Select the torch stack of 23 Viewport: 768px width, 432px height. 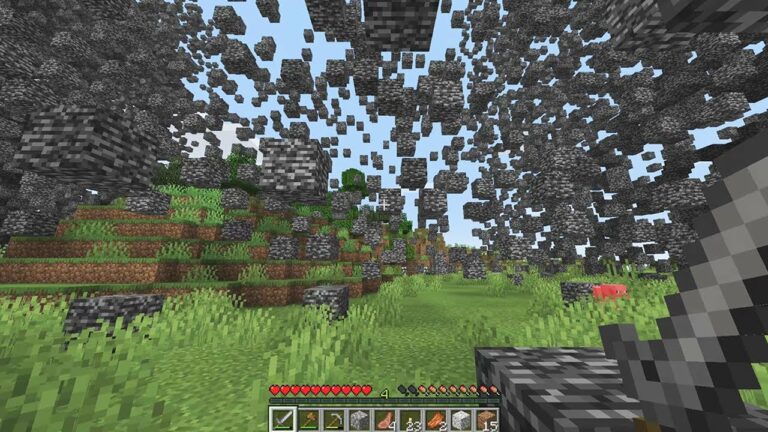pos(410,419)
